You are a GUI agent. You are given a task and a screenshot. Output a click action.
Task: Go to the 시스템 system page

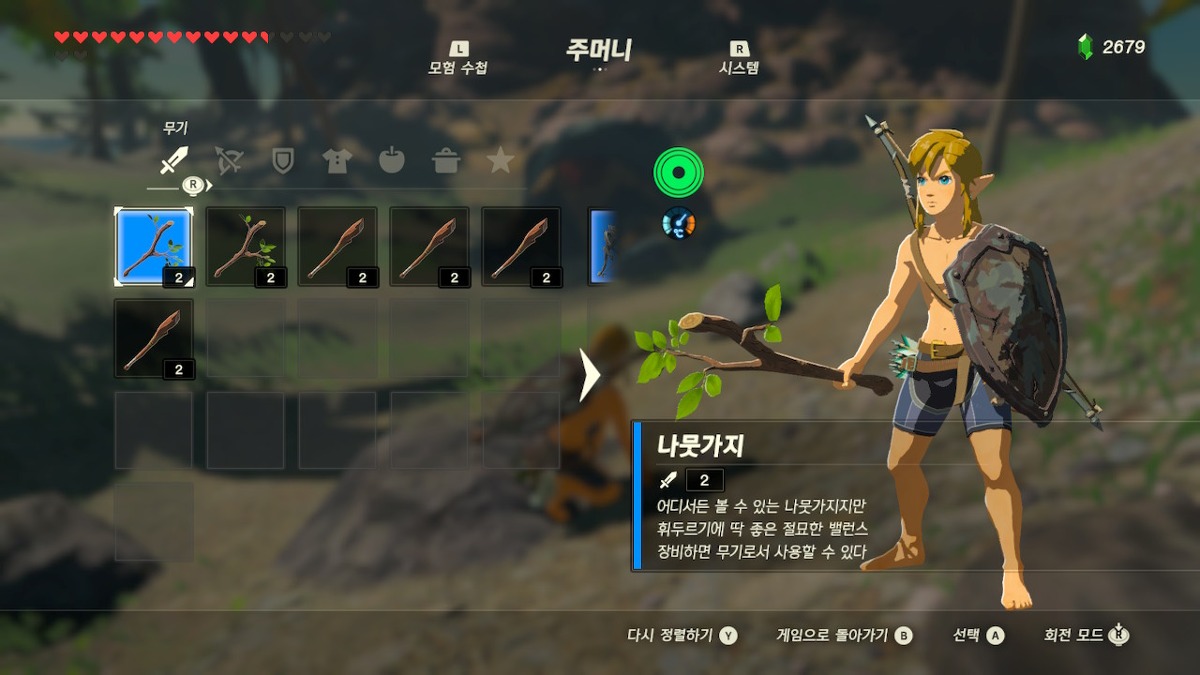pos(739,60)
